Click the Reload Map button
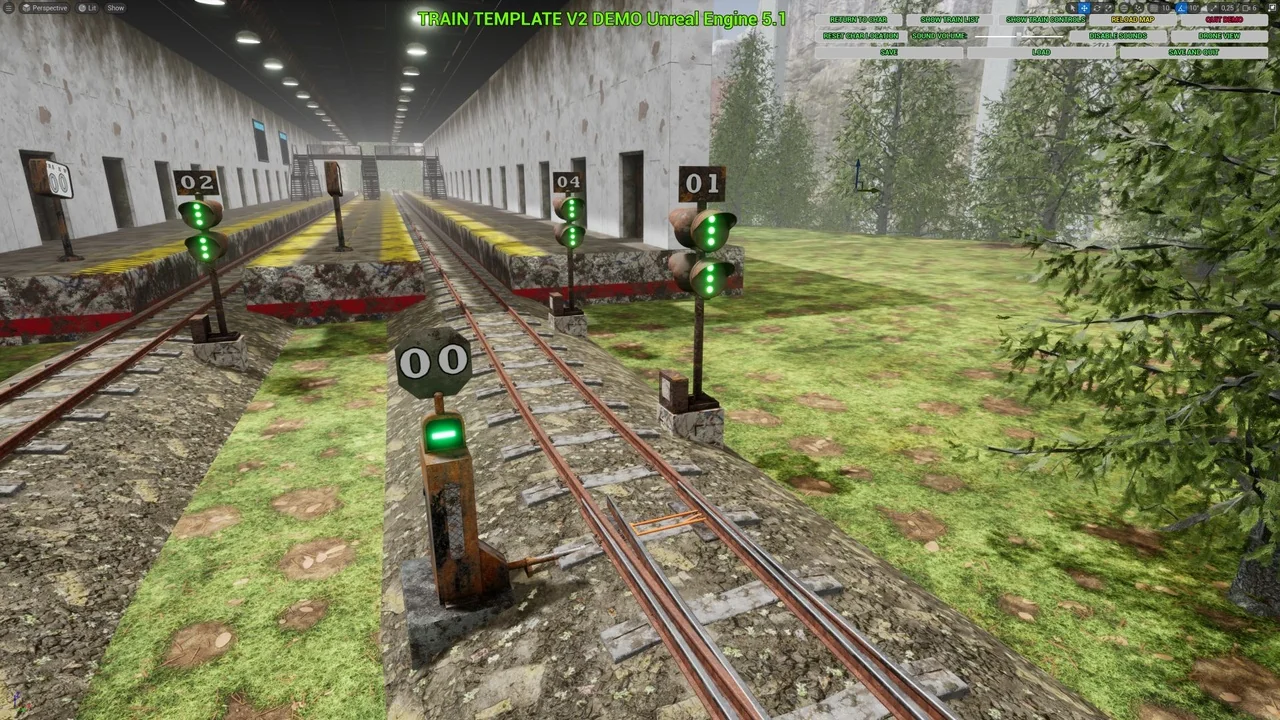 click(x=1133, y=19)
